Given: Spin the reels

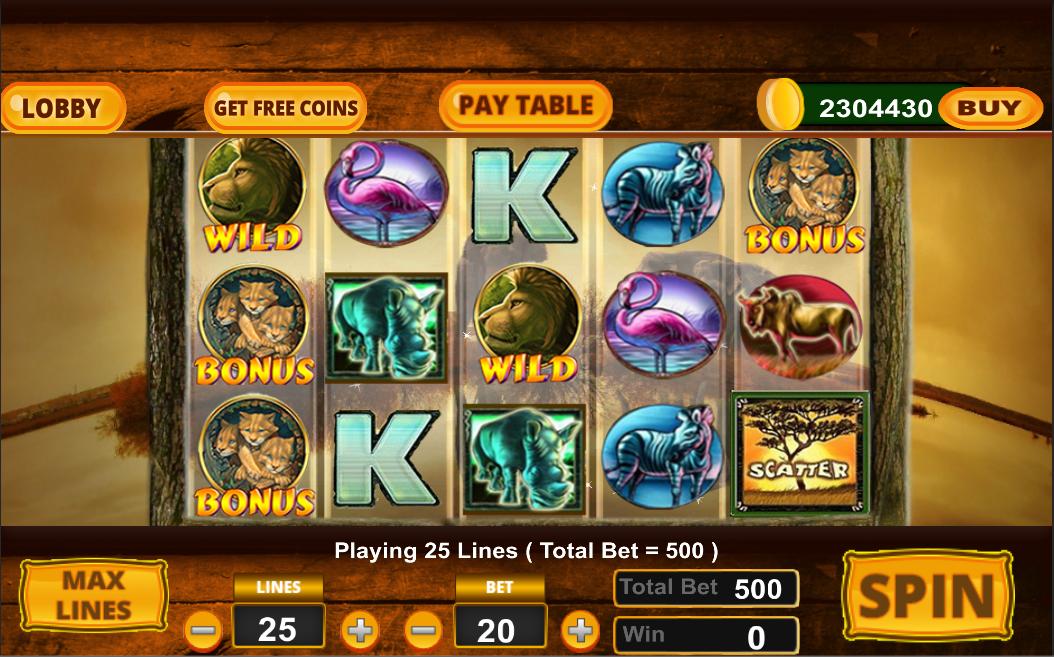Looking at the screenshot, I should [928, 596].
